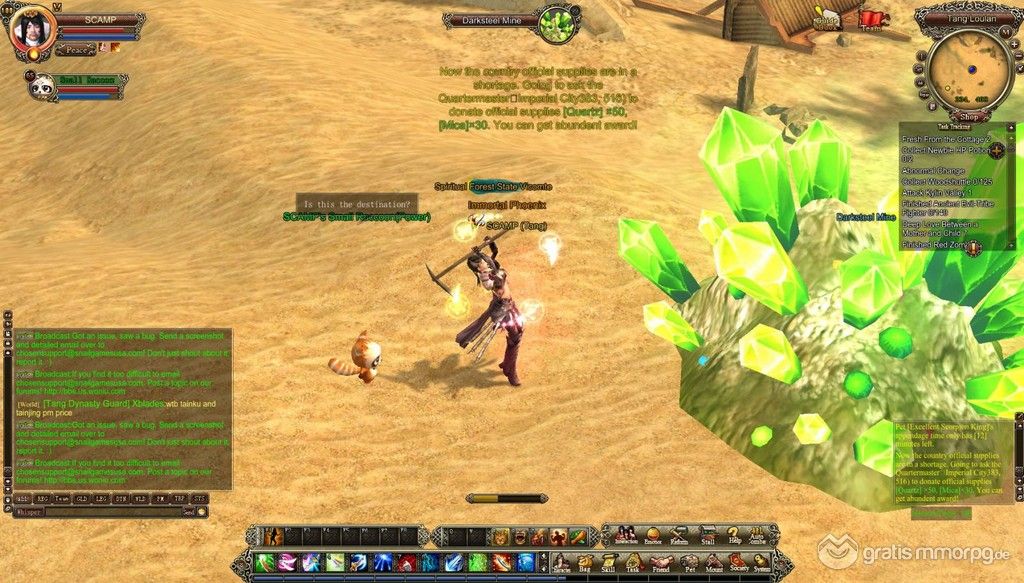Toggle the Peace combat mode button
This screenshot has width=1024, height=583.
[75, 48]
